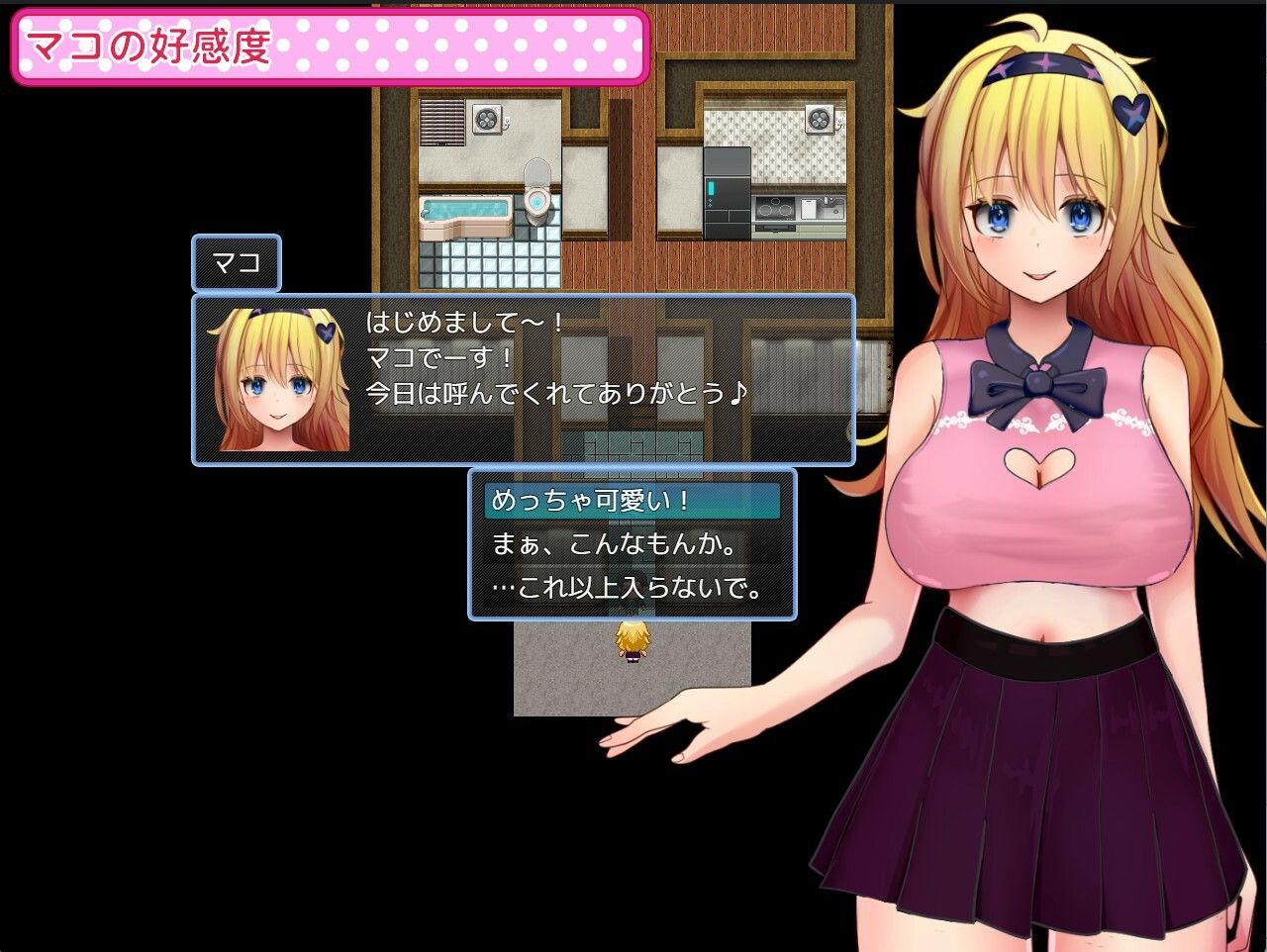
Task: Click the マコ name box above the dialogue
Action: (235, 264)
